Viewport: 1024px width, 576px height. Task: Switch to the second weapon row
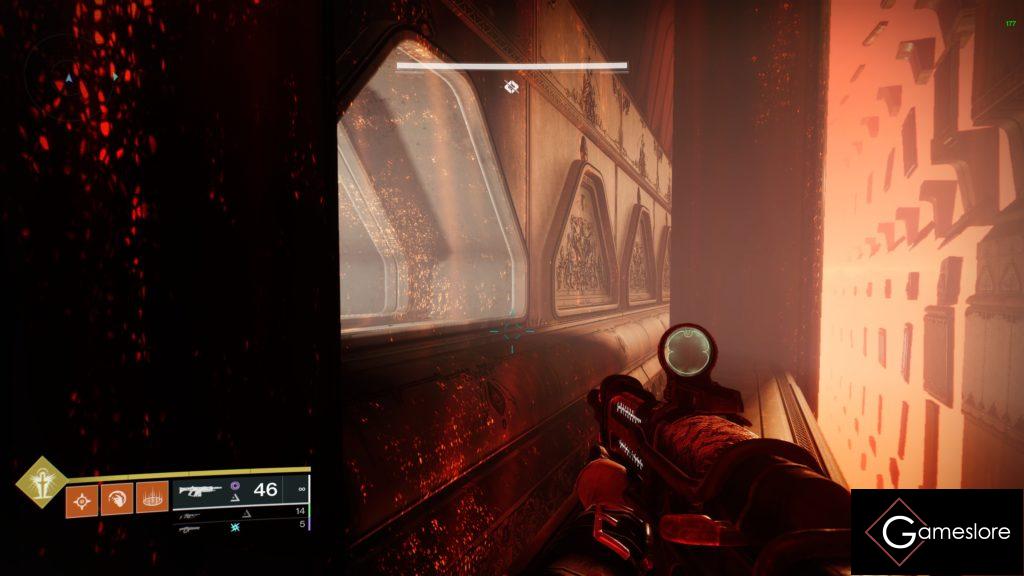tap(240, 511)
